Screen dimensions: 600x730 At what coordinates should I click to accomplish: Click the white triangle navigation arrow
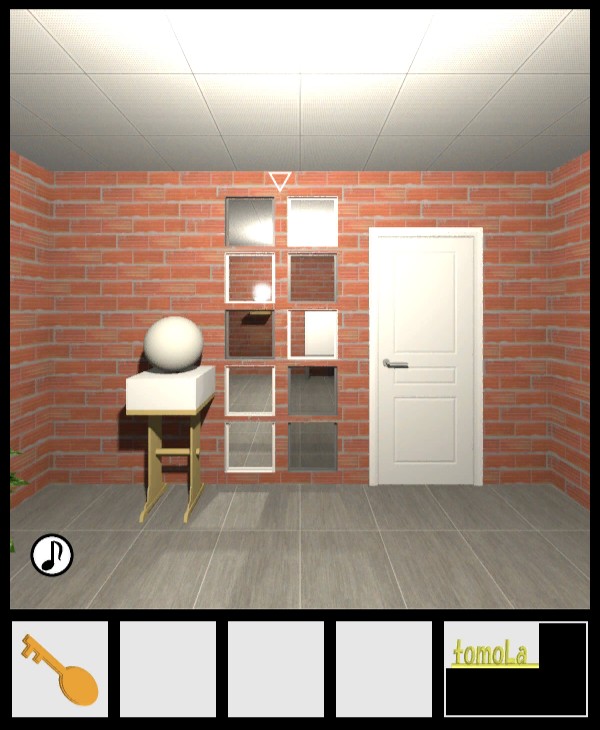click(280, 181)
